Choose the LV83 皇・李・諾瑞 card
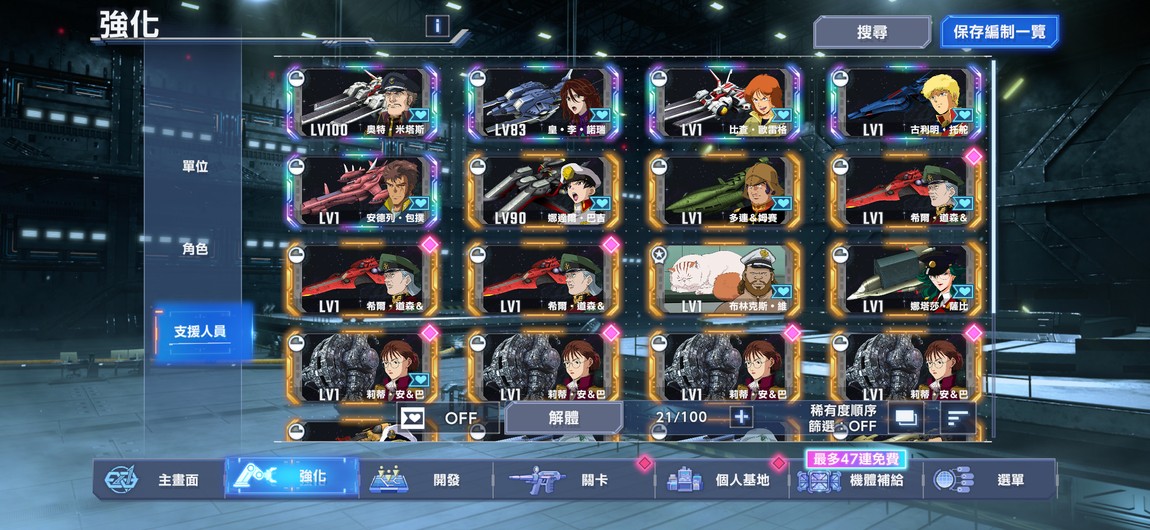 (543, 104)
